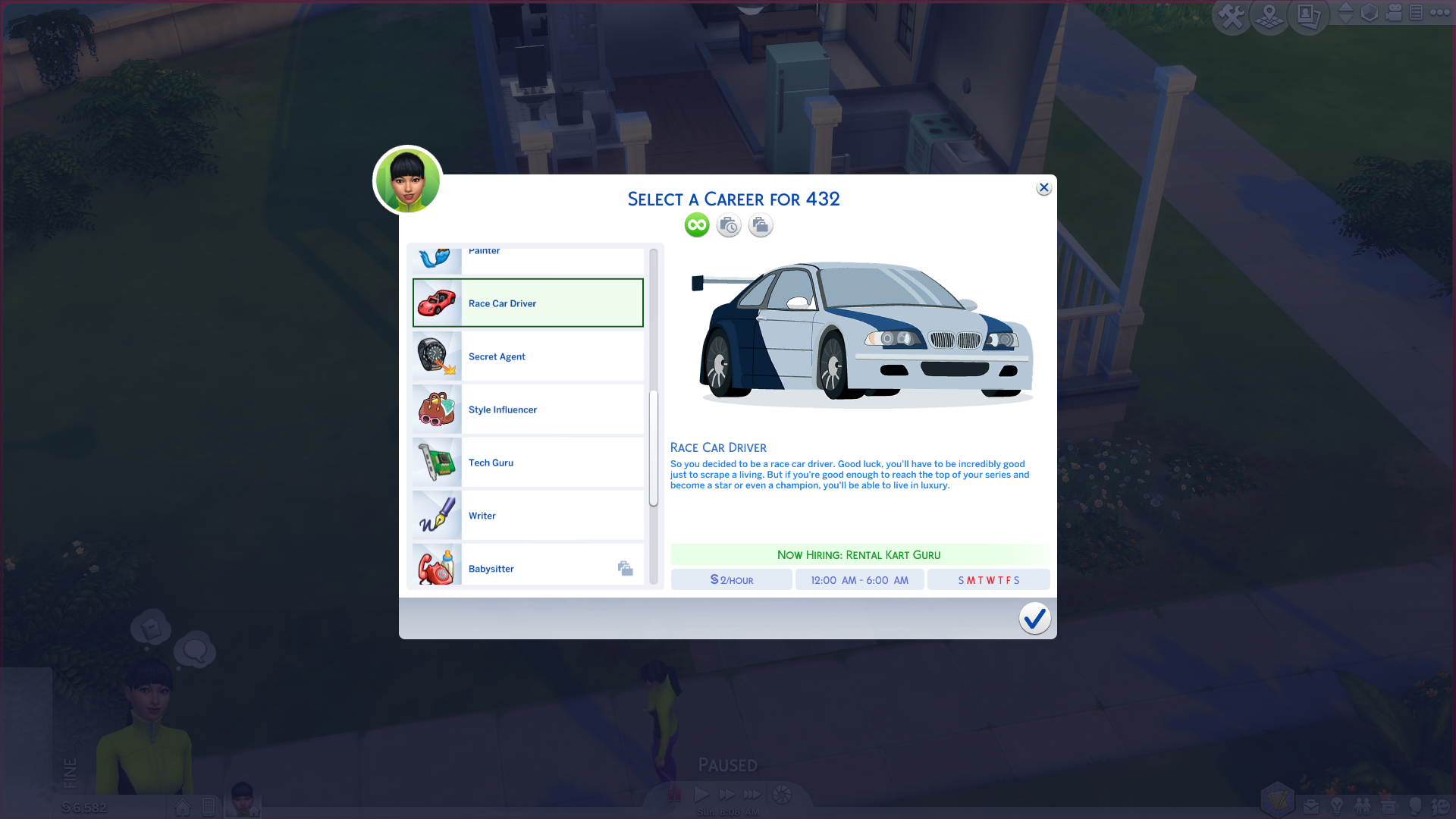
Task: Open the Gallery photos icon
Action: pyautogui.click(x=1307, y=14)
